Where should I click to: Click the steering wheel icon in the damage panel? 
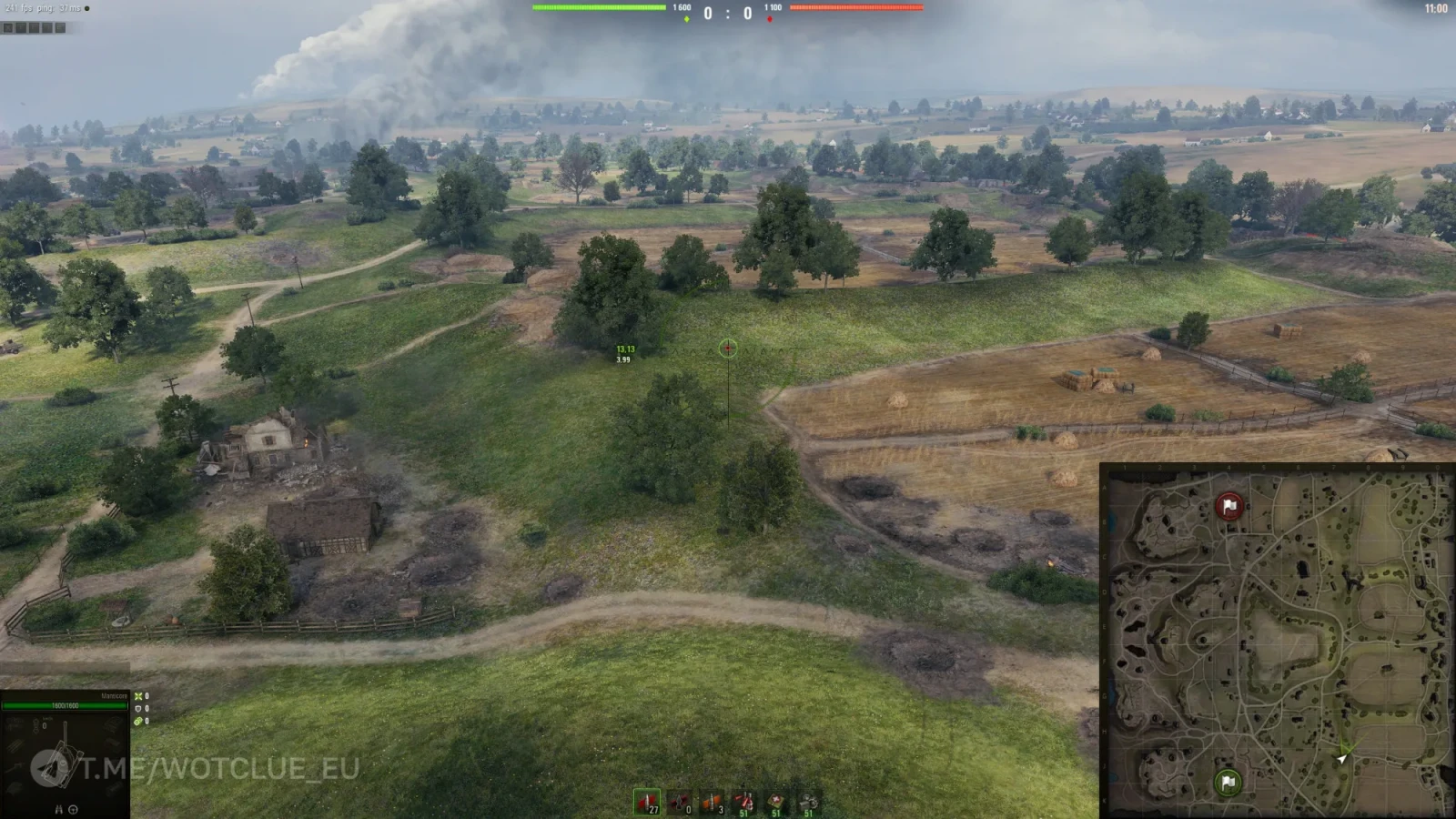tap(74, 809)
